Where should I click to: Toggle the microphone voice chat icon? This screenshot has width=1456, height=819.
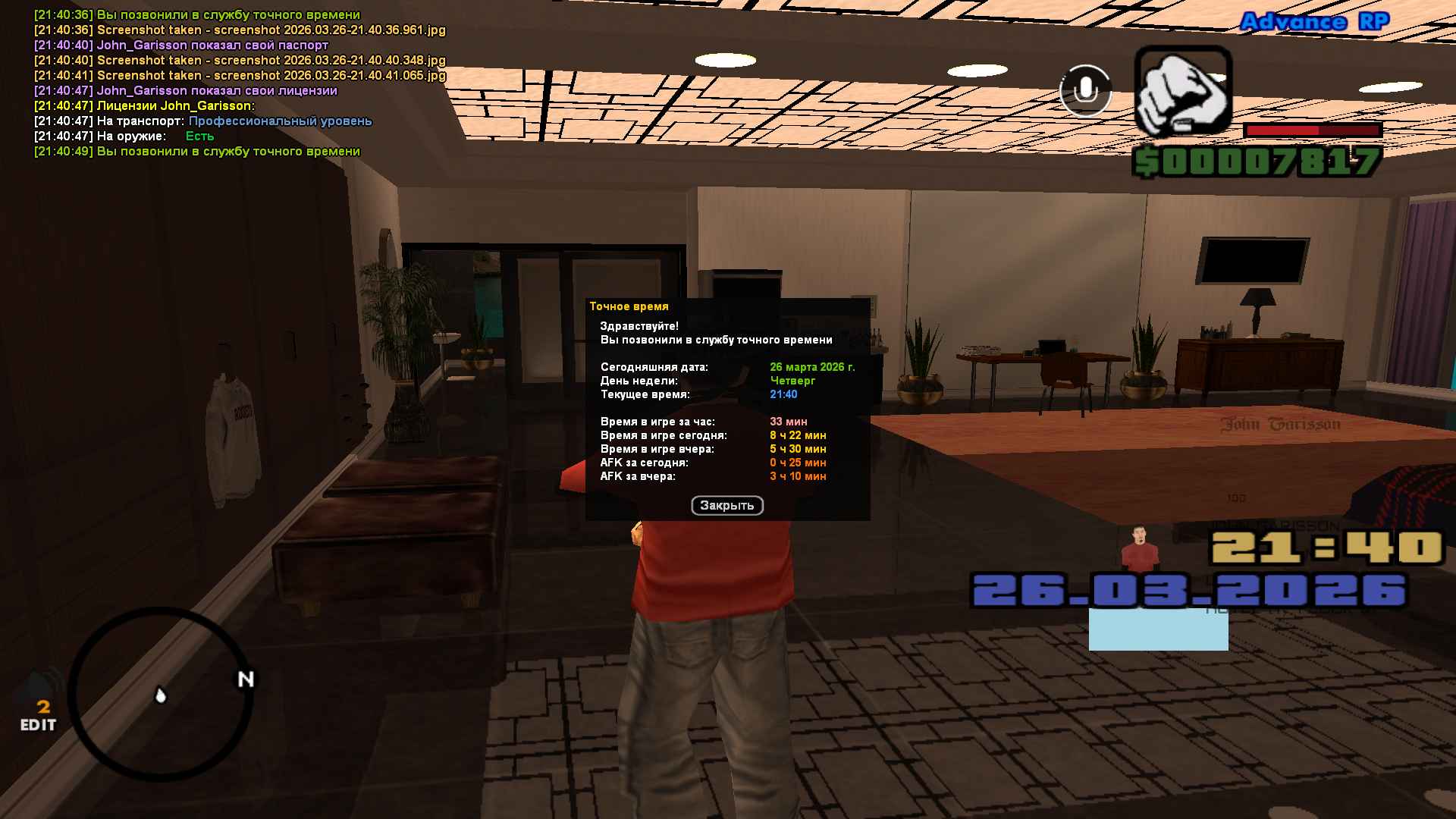(x=1085, y=90)
